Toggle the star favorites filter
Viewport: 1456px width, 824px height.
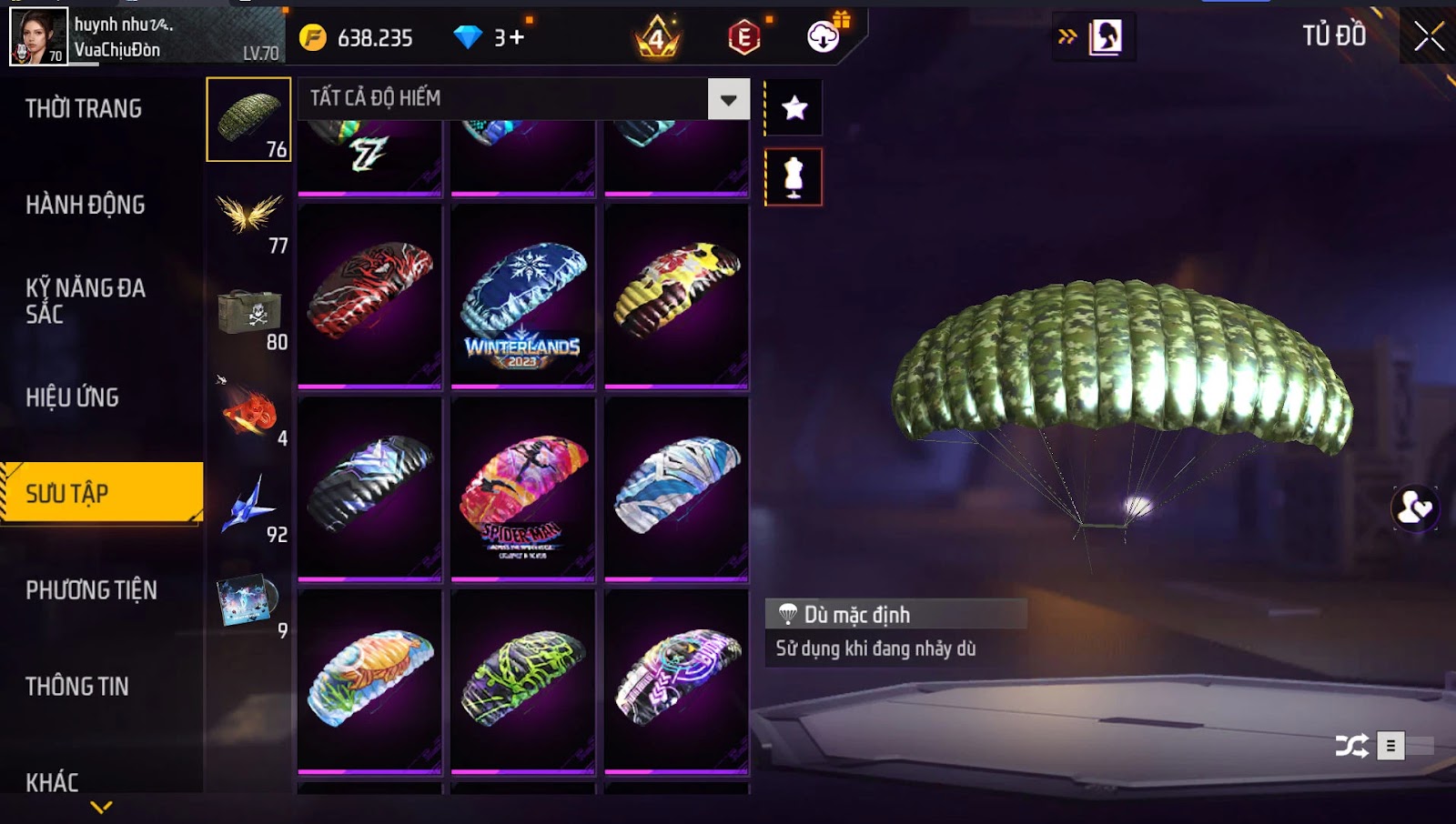pyautogui.click(x=794, y=108)
